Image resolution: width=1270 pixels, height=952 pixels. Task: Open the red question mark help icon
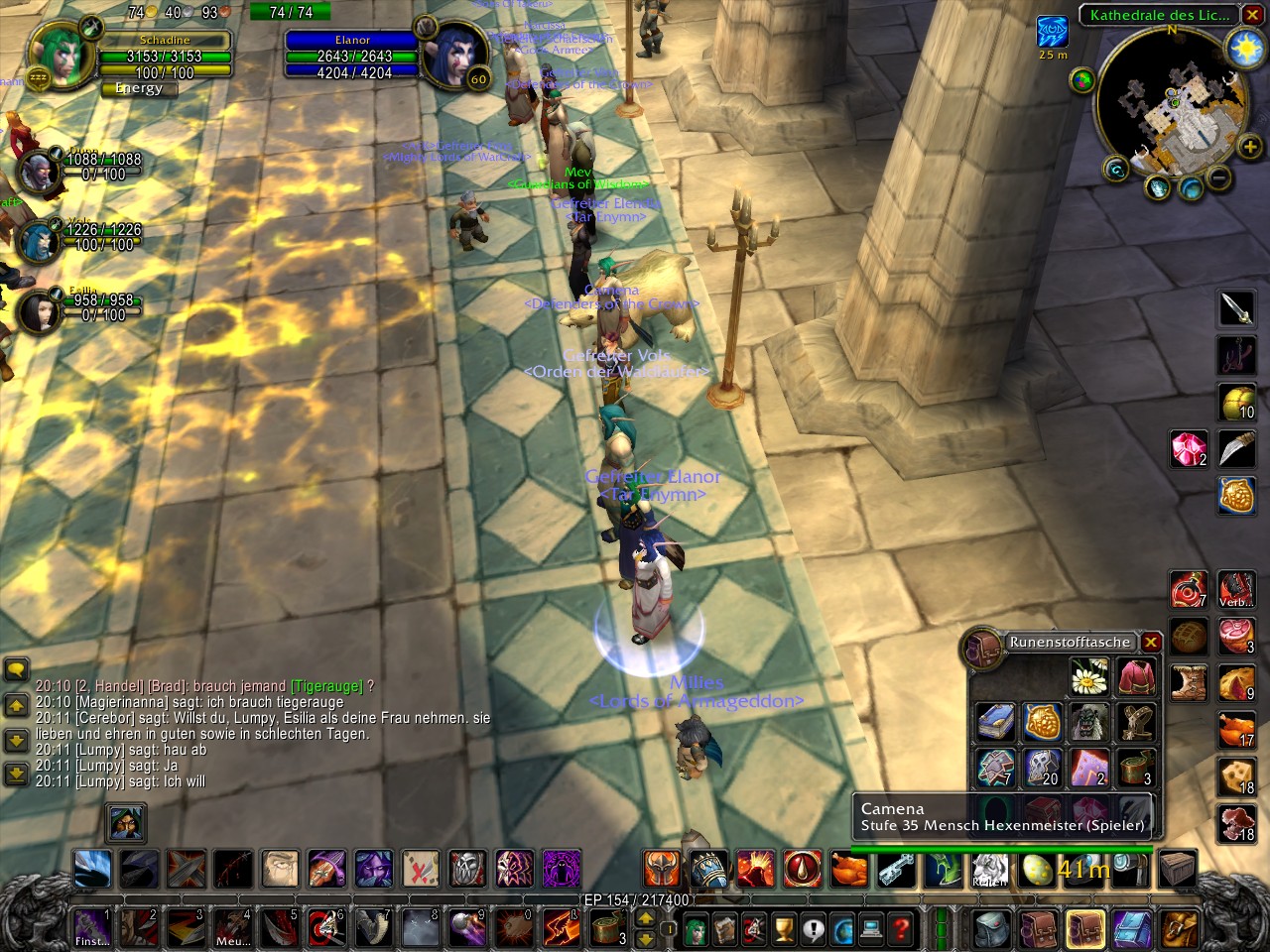(901, 929)
